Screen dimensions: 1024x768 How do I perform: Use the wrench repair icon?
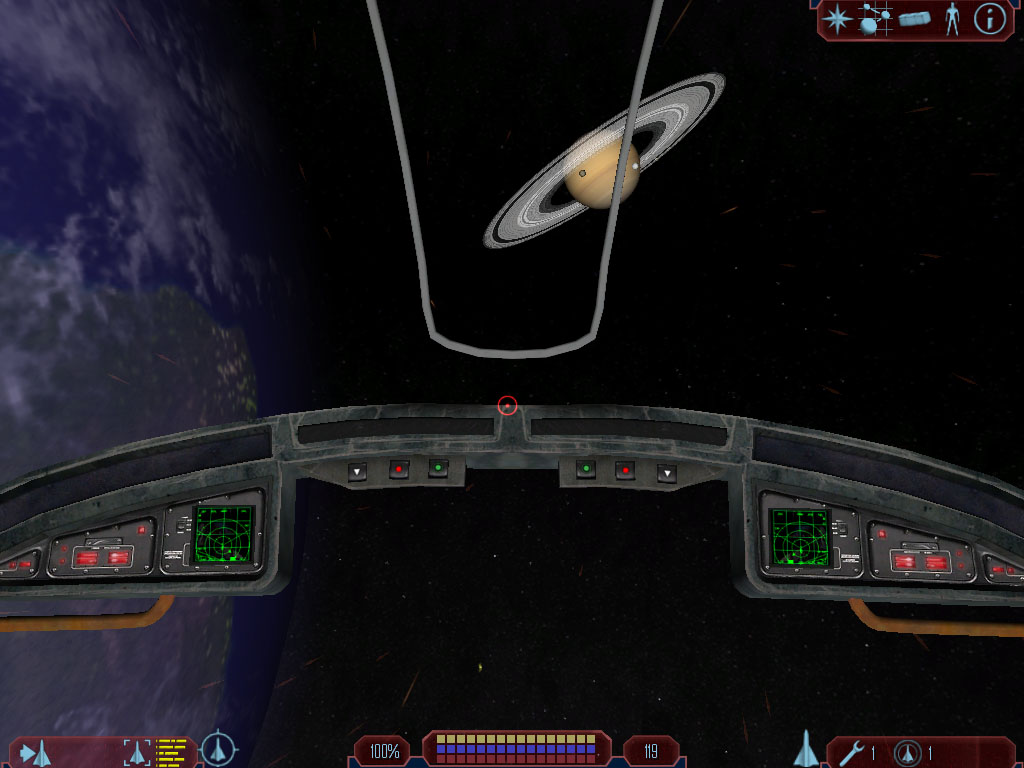click(853, 752)
